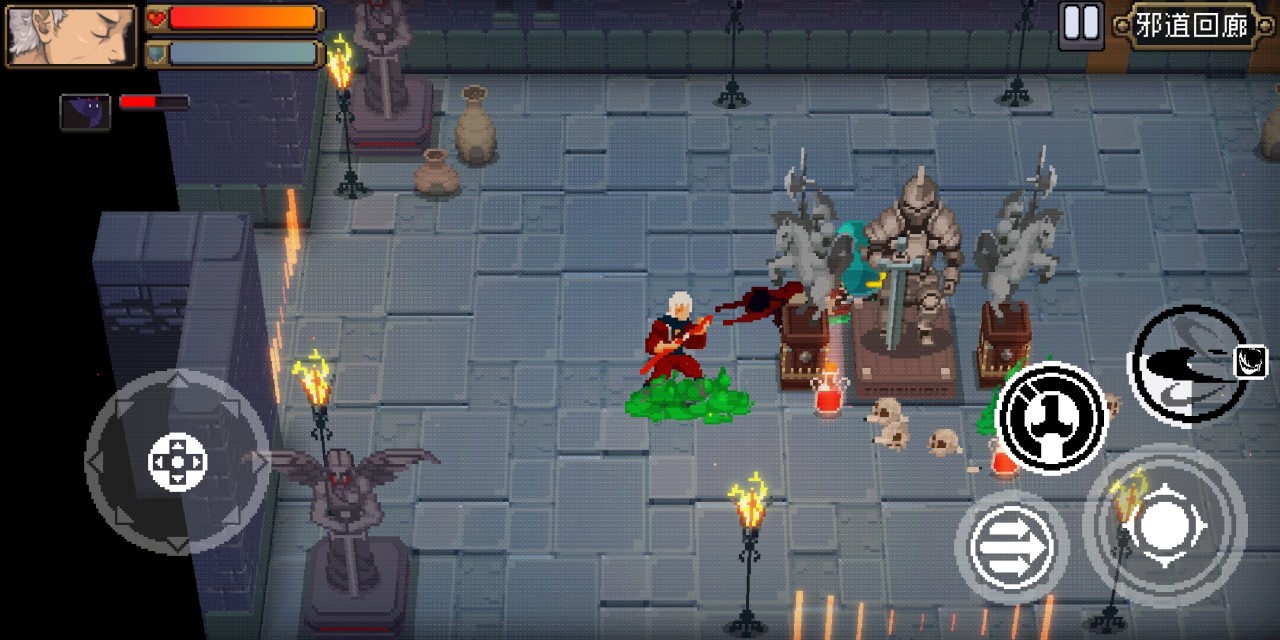
Task: Select the purple wolf companion icon
Action: [x=85, y=111]
